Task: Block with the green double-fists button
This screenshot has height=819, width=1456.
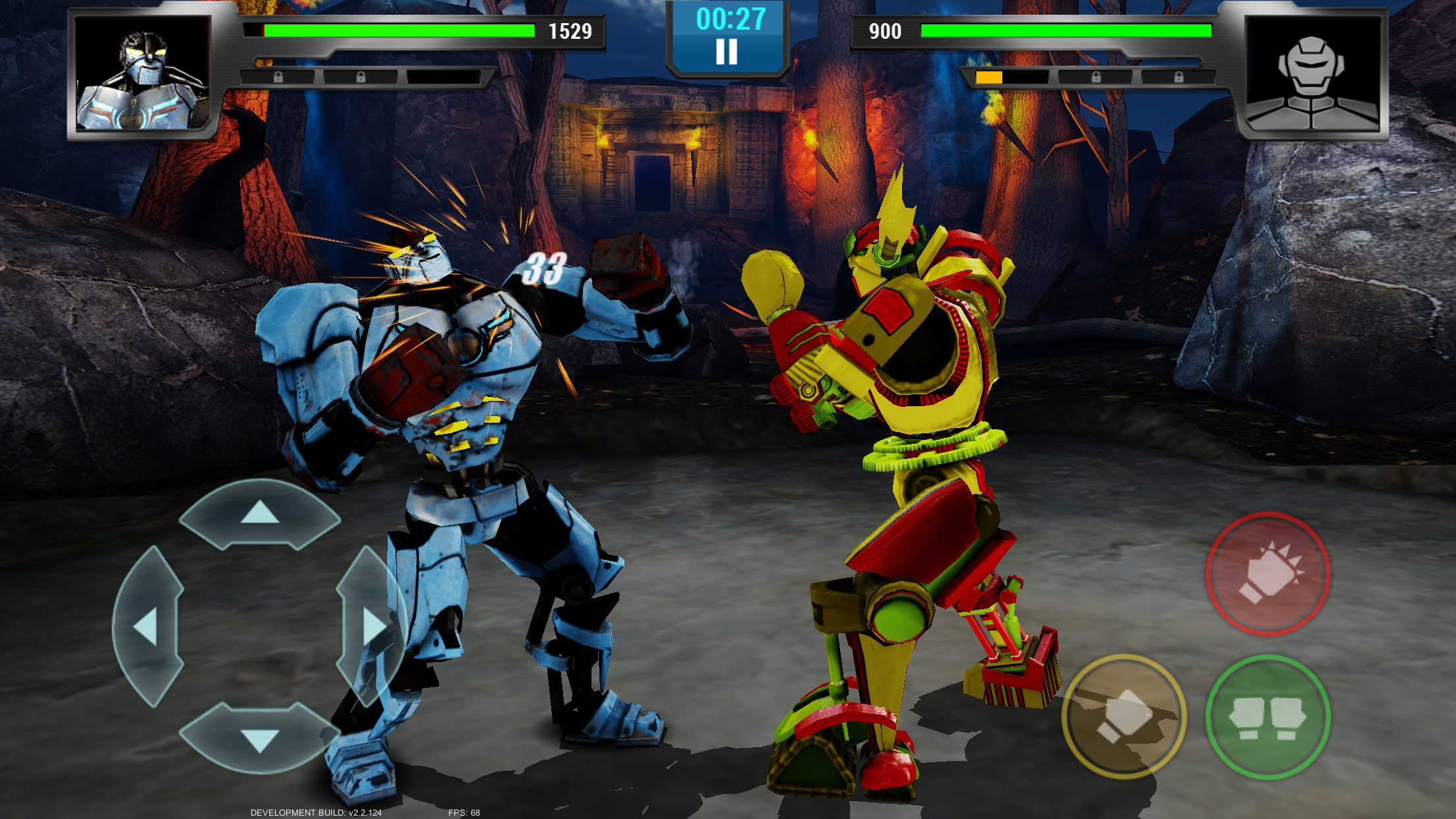Action: pyautogui.click(x=1268, y=717)
